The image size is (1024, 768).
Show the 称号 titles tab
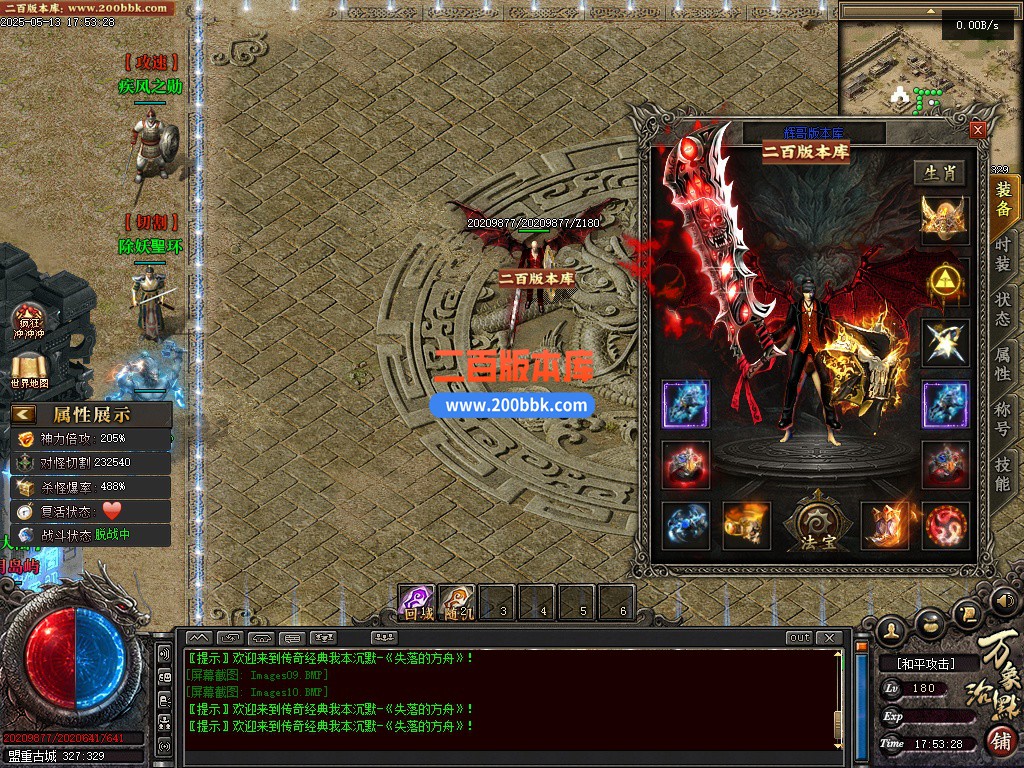coord(1003,418)
